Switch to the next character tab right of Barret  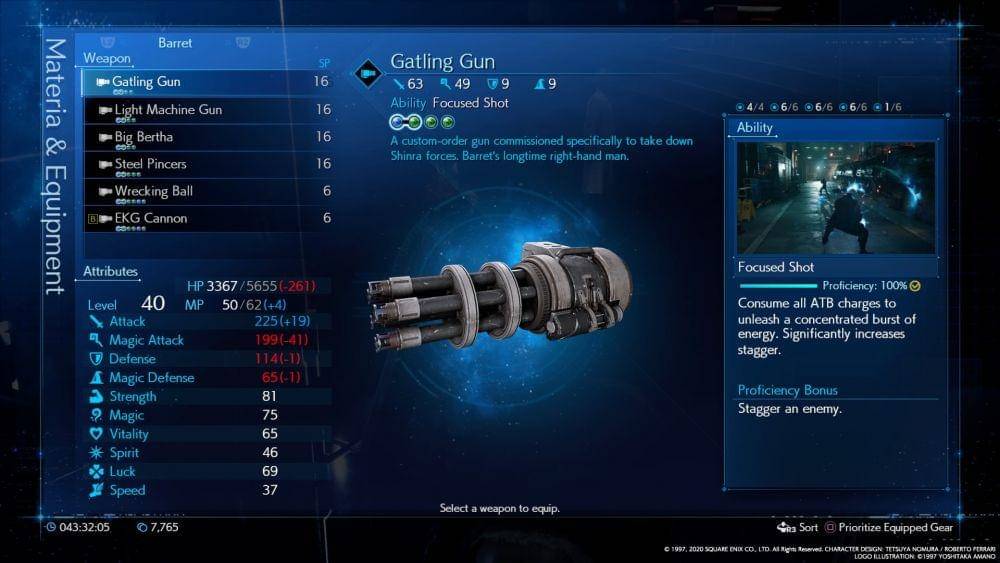point(242,43)
